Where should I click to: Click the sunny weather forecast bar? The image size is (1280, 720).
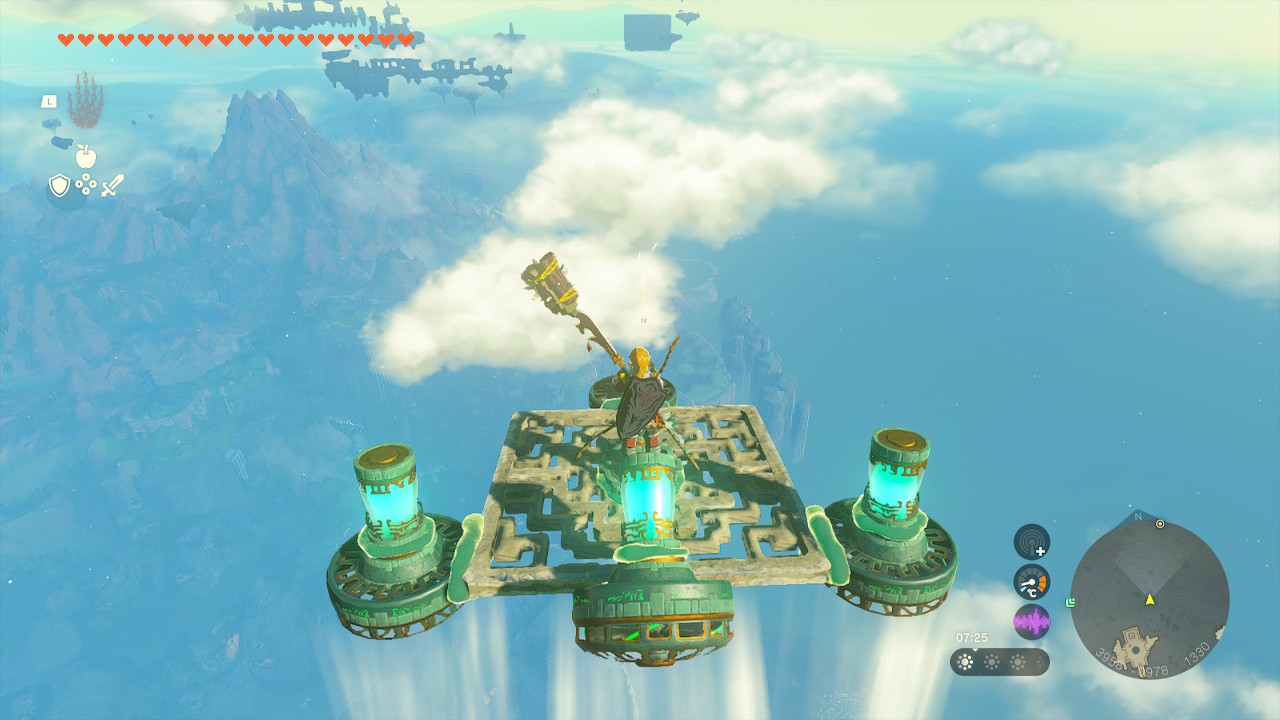tap(999, 662)
